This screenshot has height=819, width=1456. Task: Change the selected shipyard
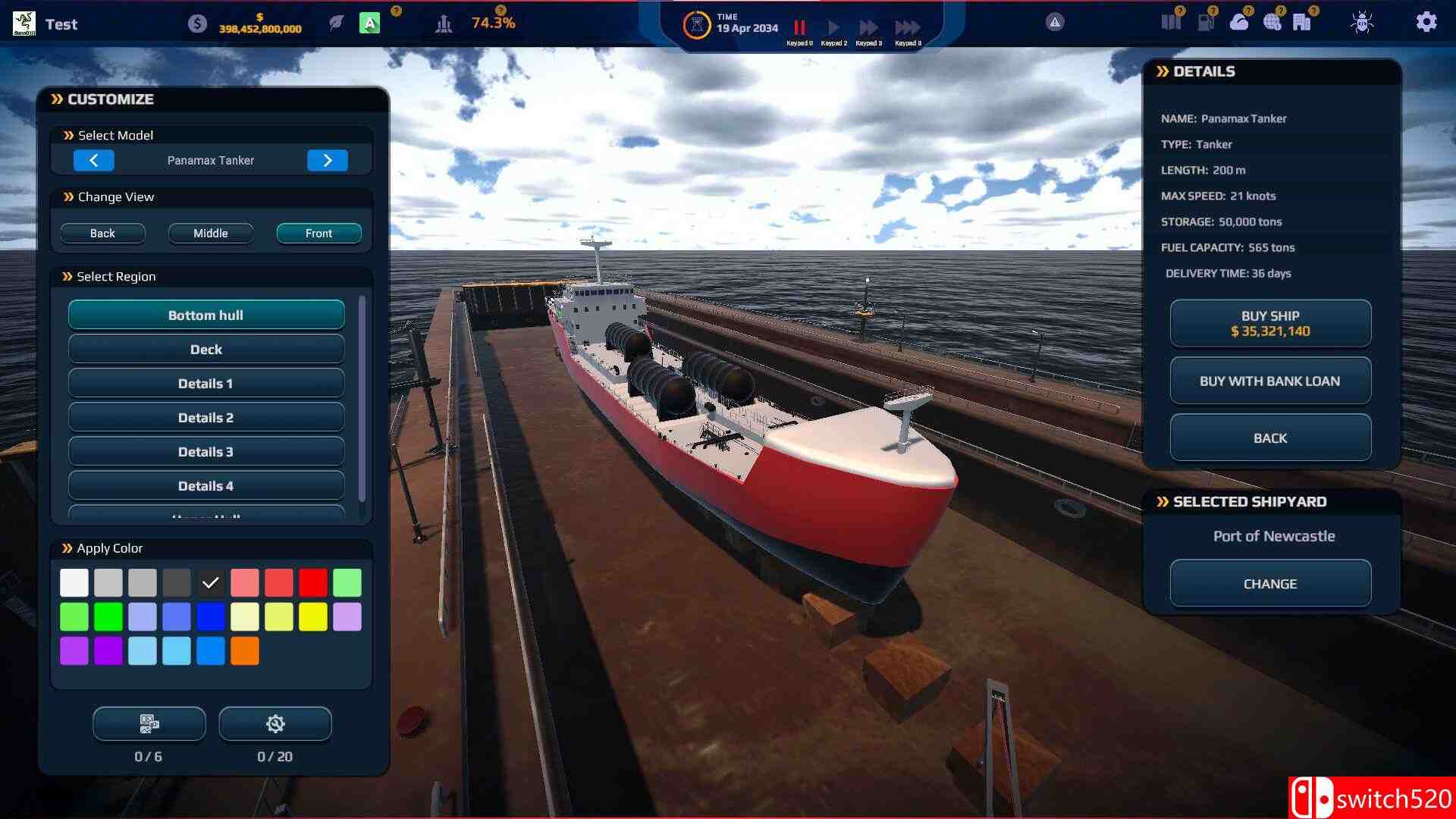tap(1270, 583)
